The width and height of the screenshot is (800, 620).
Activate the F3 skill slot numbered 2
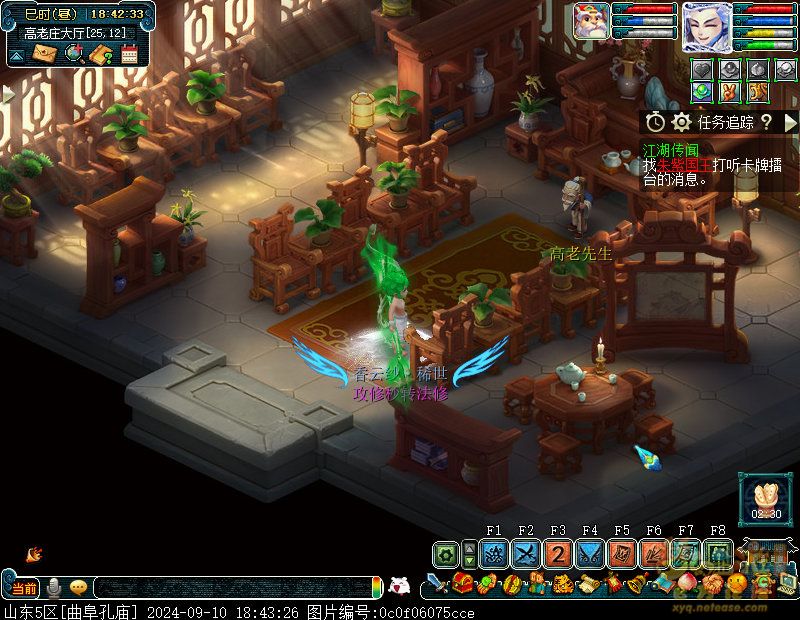[x=558, y=553]
